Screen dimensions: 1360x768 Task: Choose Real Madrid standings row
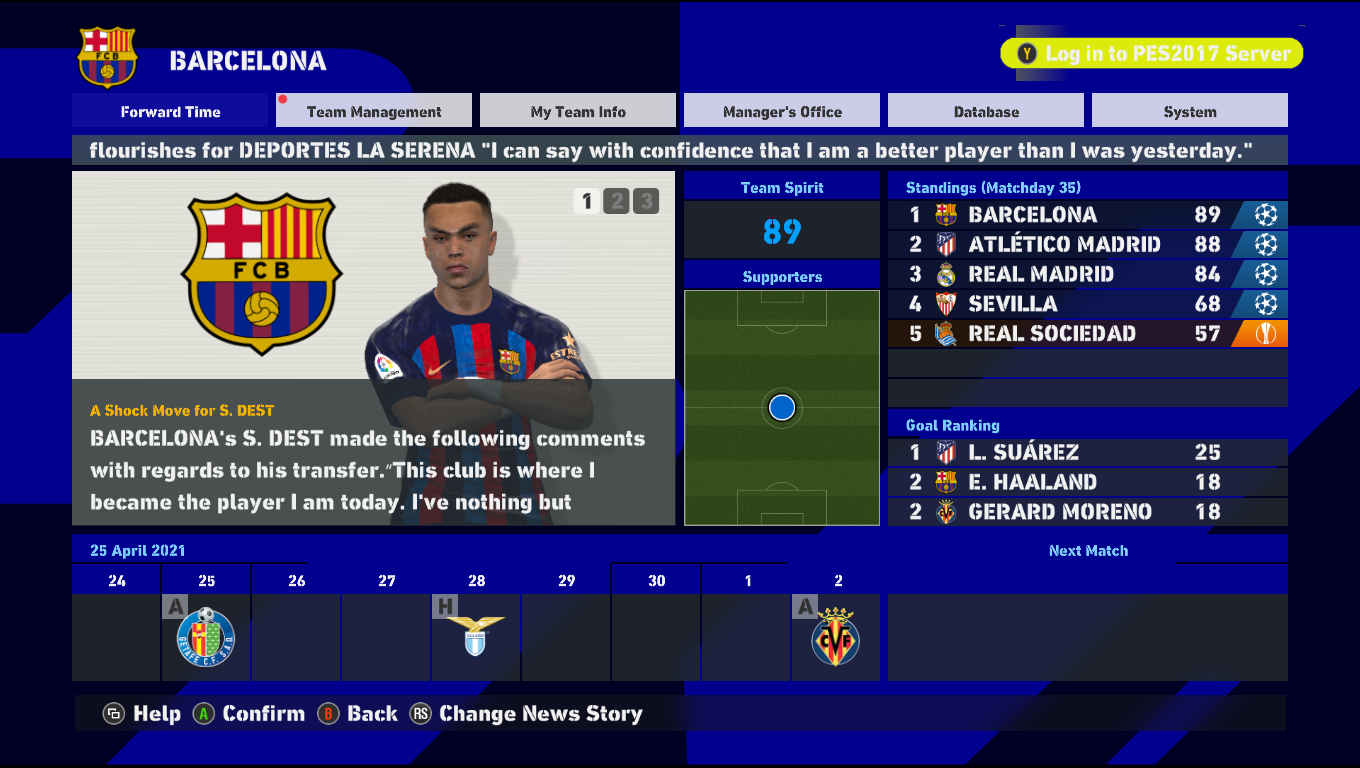click(x=1087, y=274)
